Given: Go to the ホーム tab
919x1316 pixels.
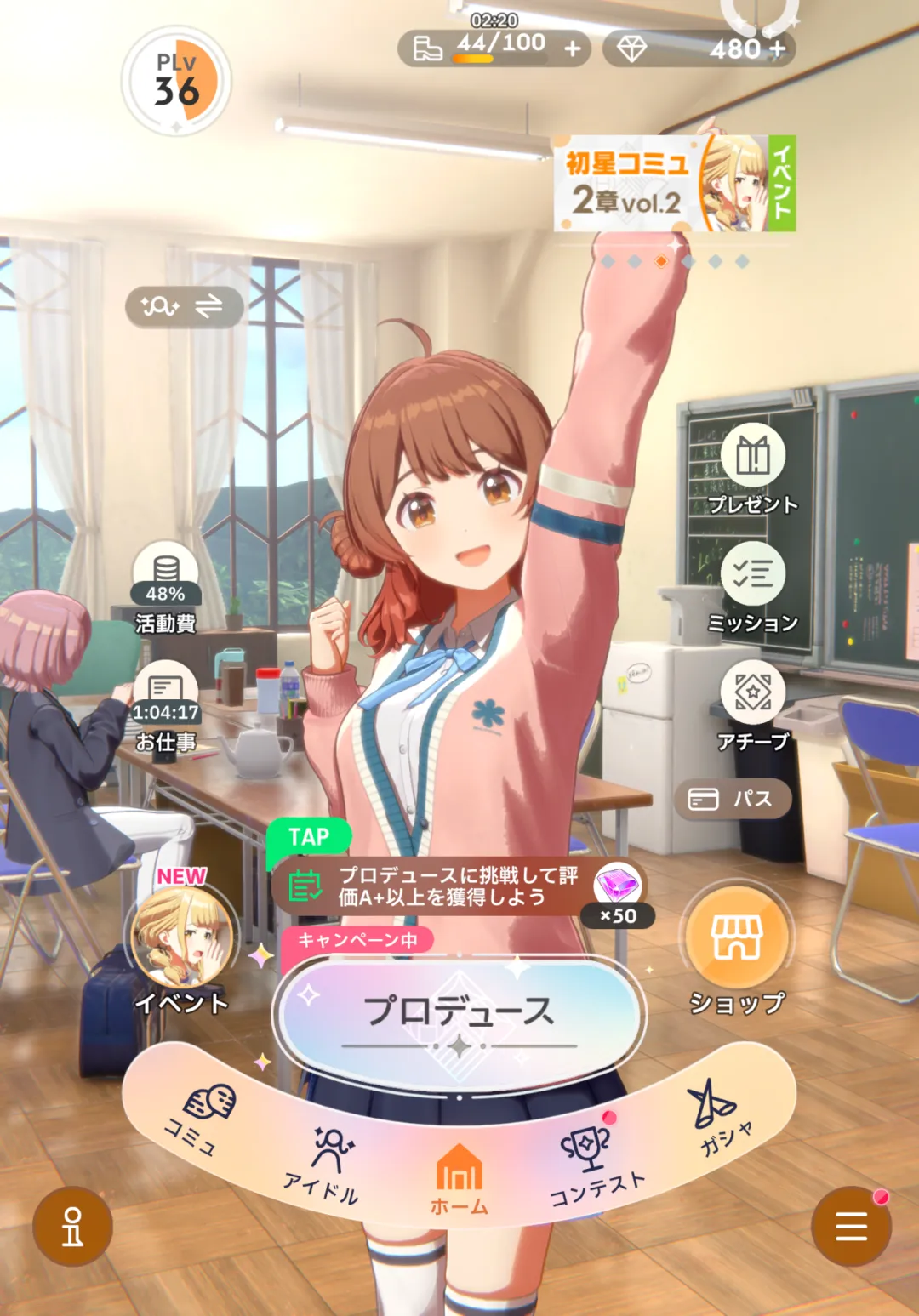Looking at the screenshot, I should pos(459,1176).
